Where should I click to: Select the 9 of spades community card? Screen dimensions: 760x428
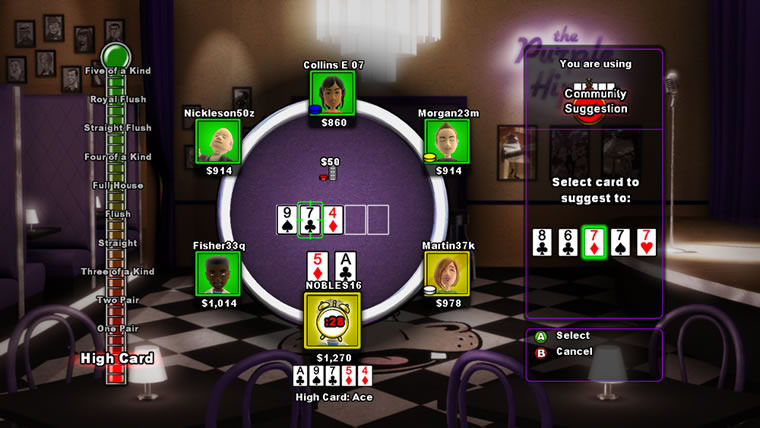(x=288, y=219)
